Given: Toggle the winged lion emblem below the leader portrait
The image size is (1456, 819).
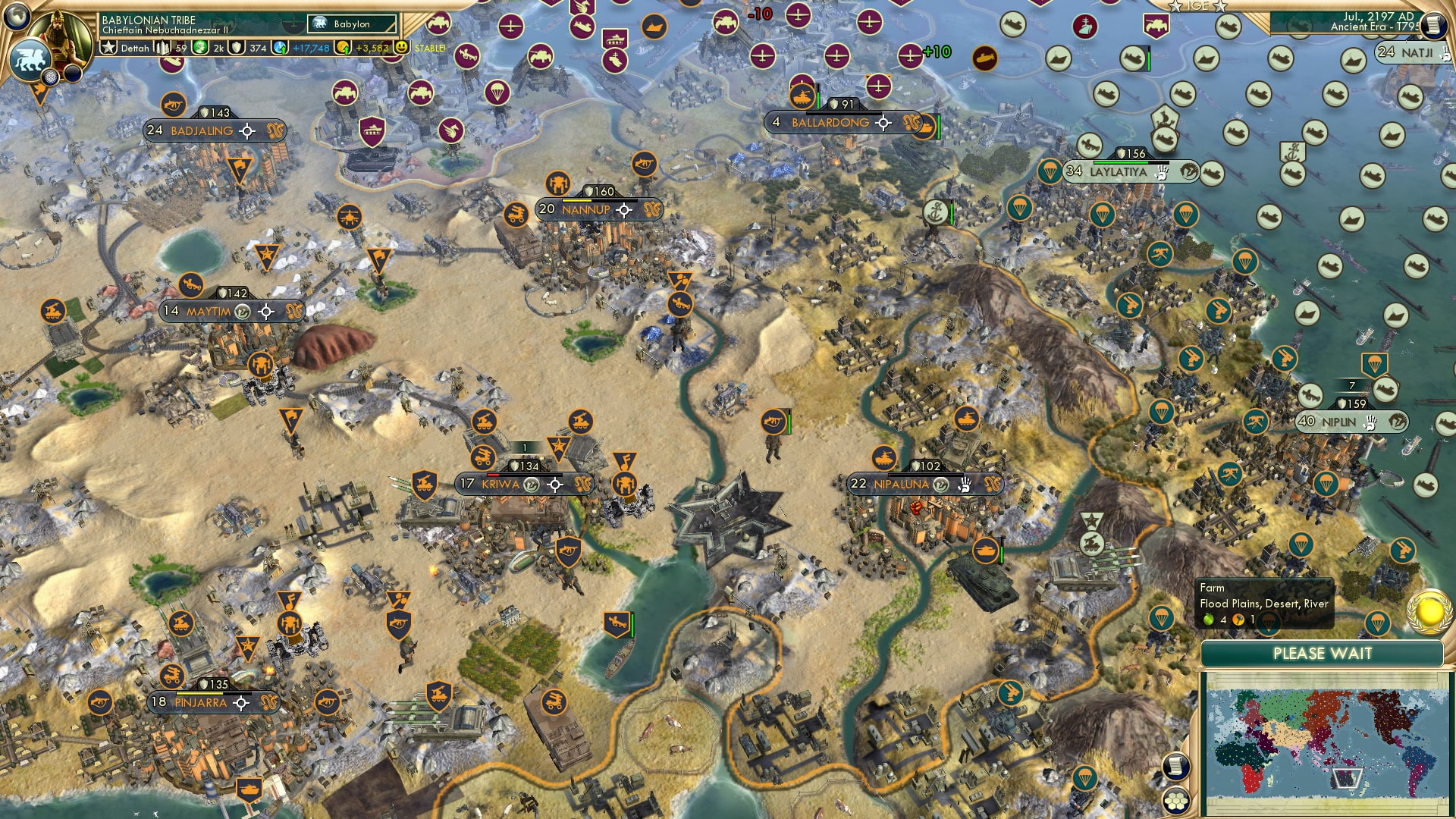Looking at the screenshot, I should point(30,59).
